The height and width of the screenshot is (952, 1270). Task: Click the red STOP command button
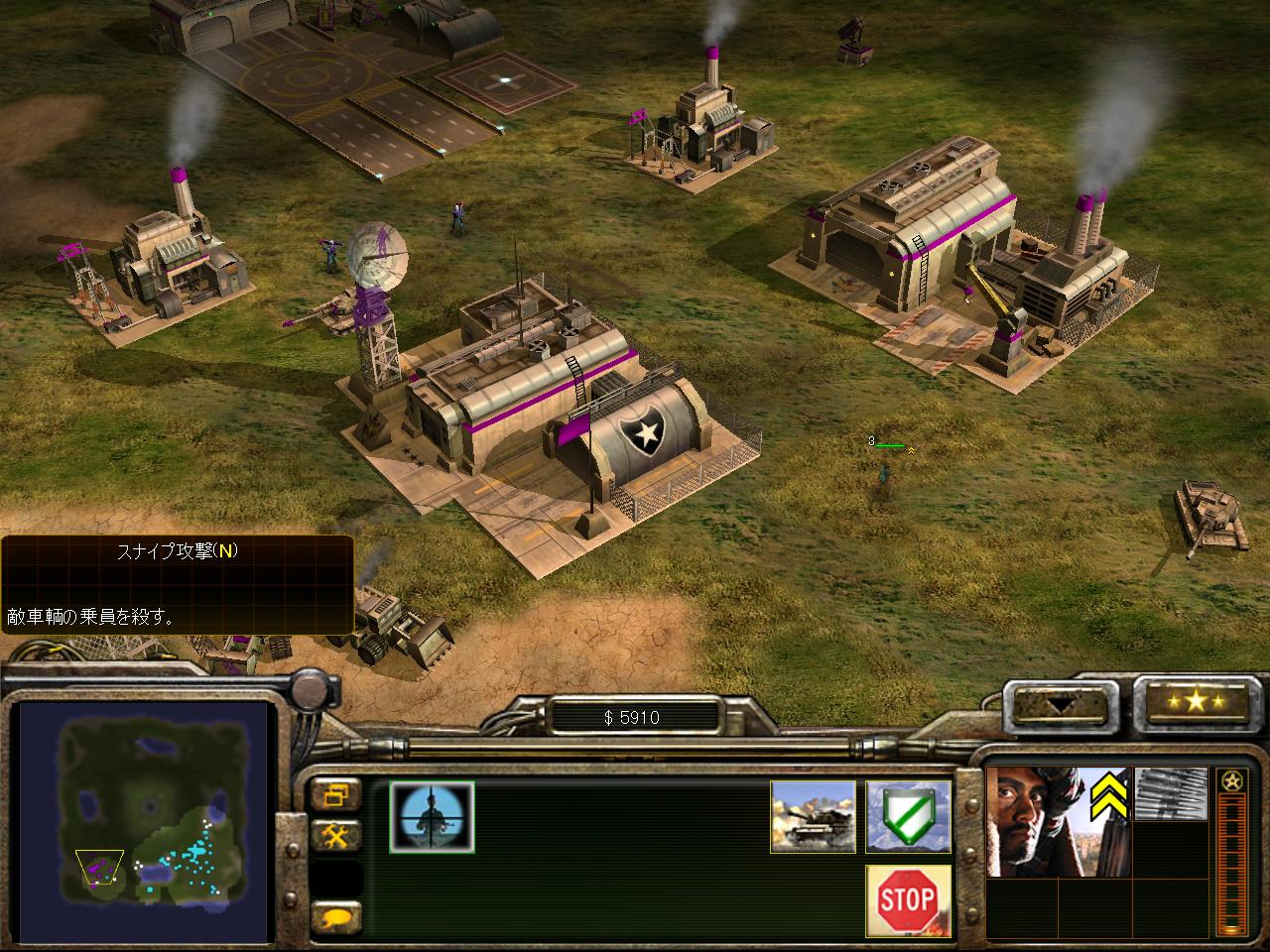[908, 900]
